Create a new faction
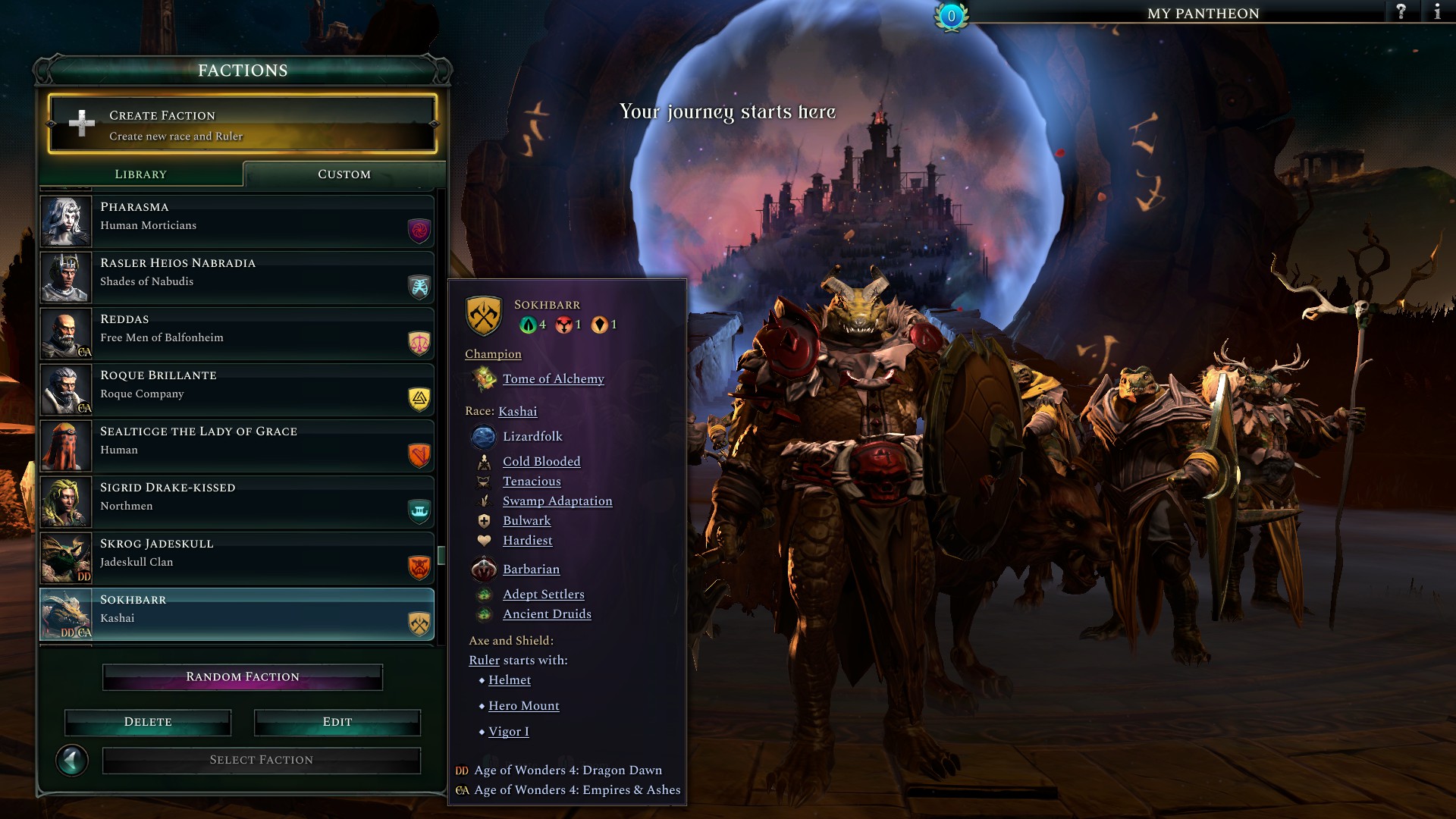This screenshot has width=1456, height=819. [243, 124]
